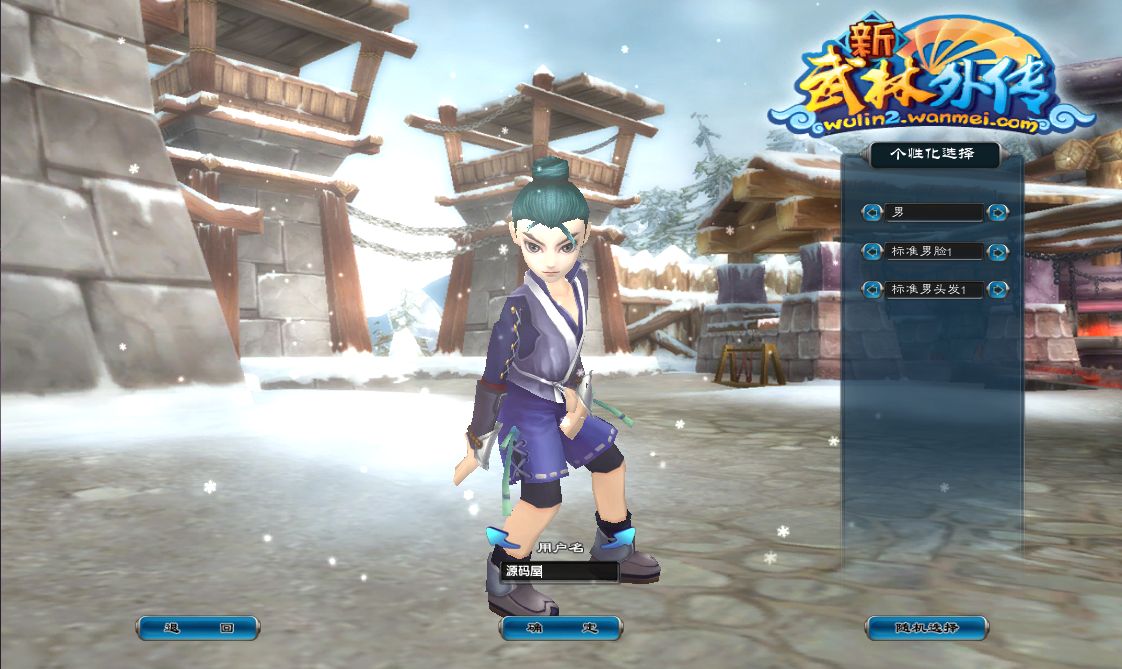Select next face using arrow right of 标准男脸1
This screenshot has height=669, width=1122.
[x=996, y=251]
